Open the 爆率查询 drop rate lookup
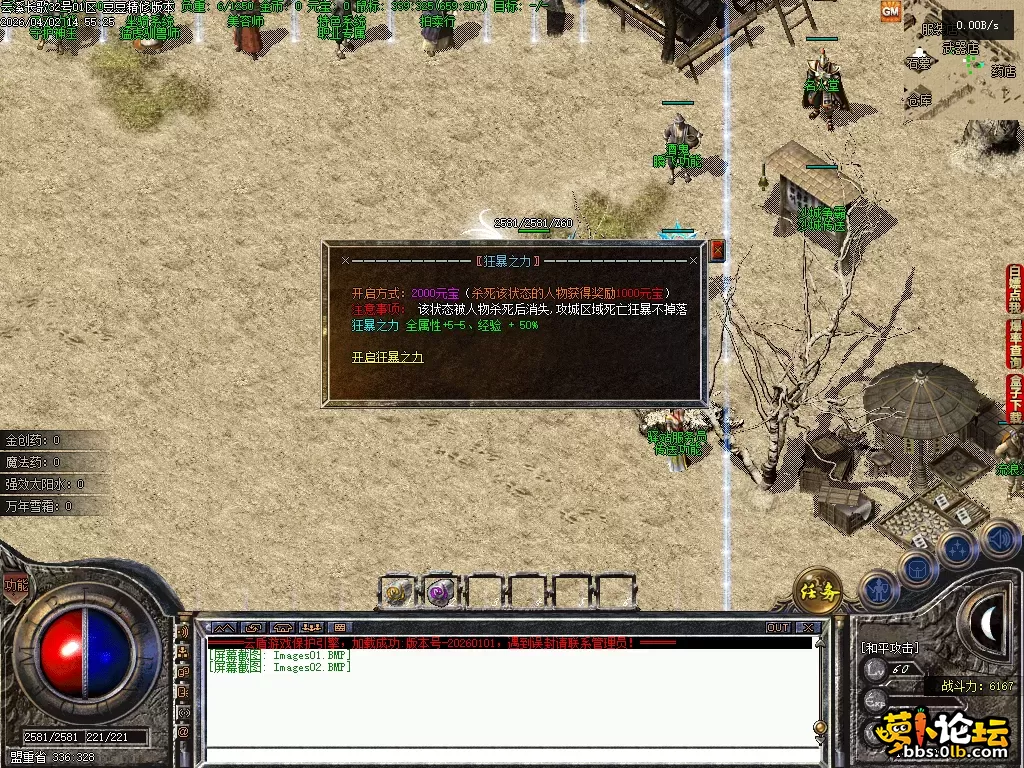 pyautogui.click(x=1015, y=344)
